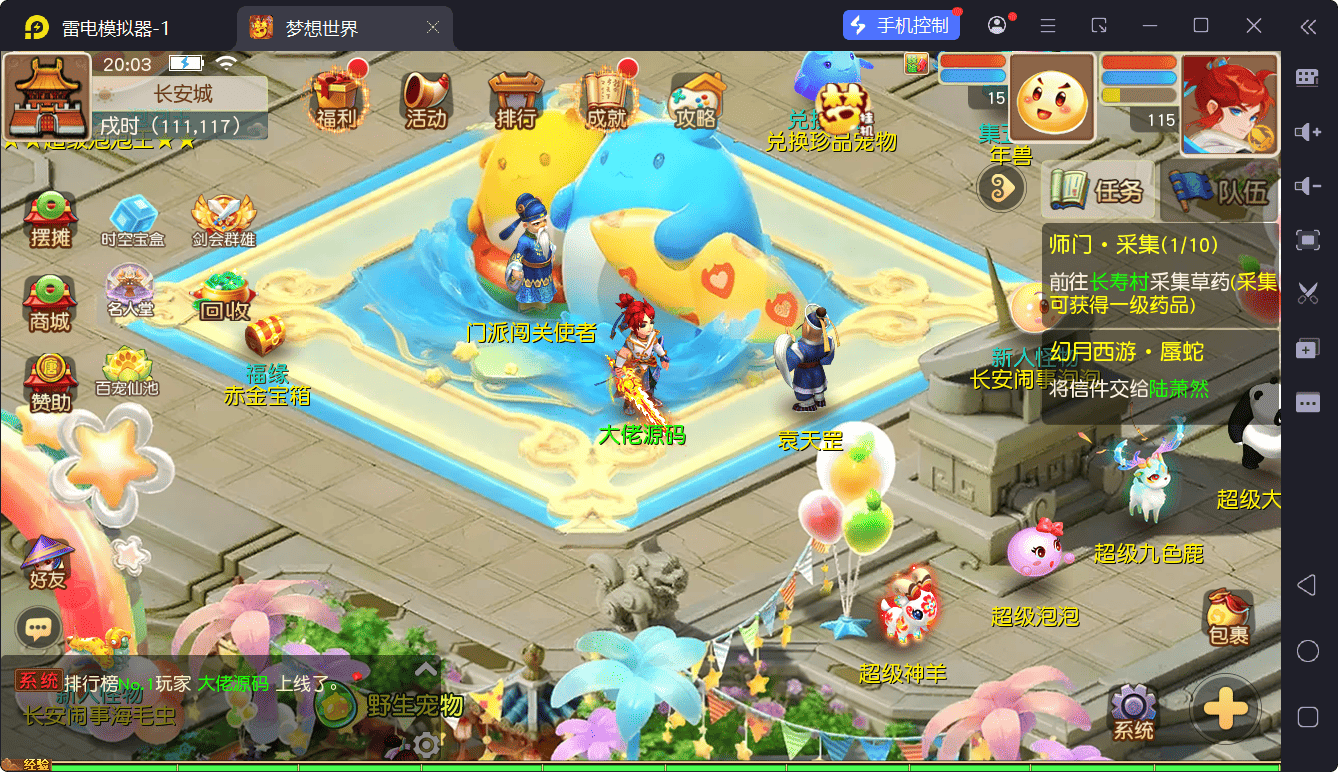Open the 成就 achievements book
The width and height of the screenshot is (1338, 772).
coord(605,100)
